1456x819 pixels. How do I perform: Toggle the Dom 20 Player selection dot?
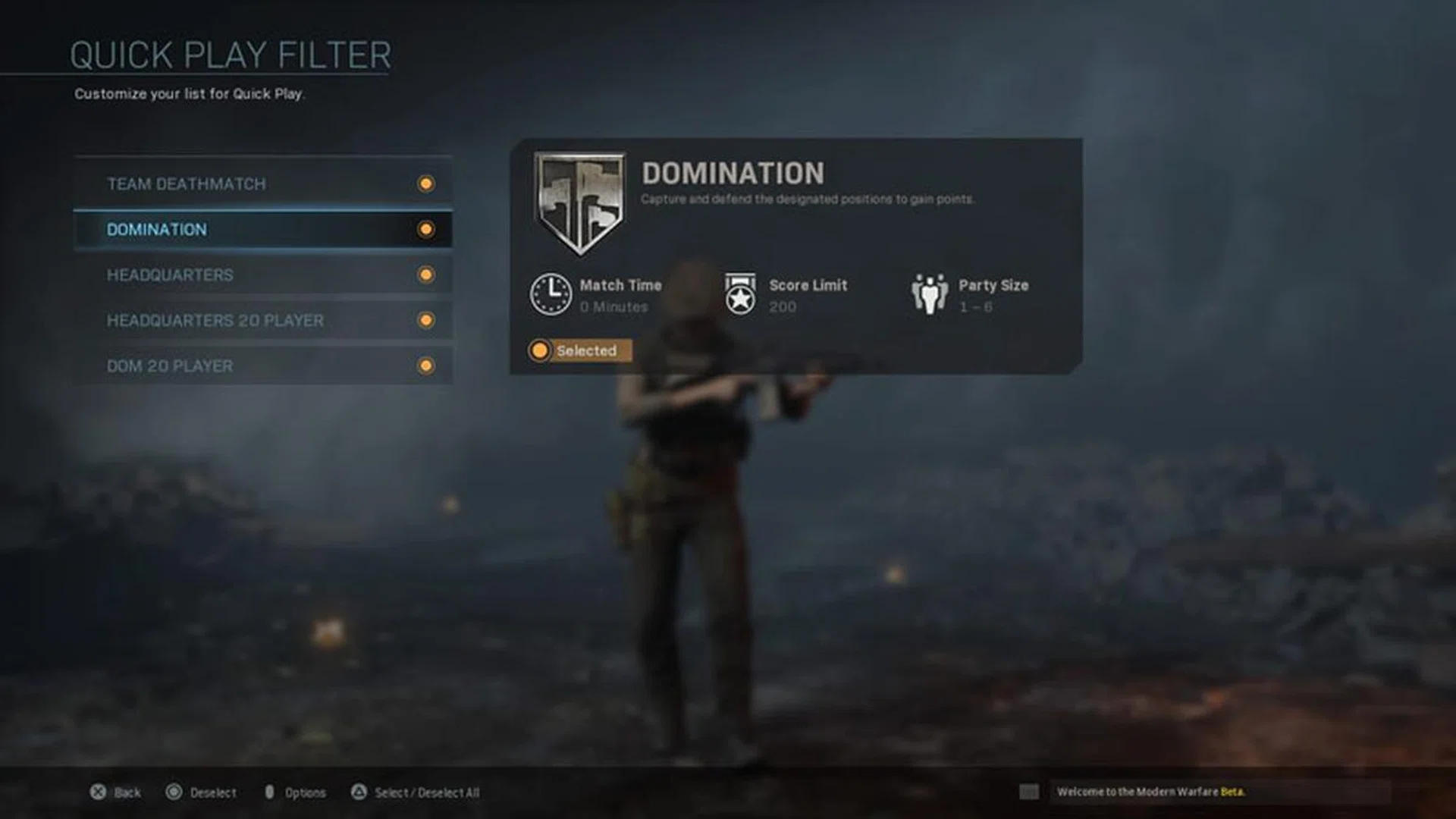425,366
